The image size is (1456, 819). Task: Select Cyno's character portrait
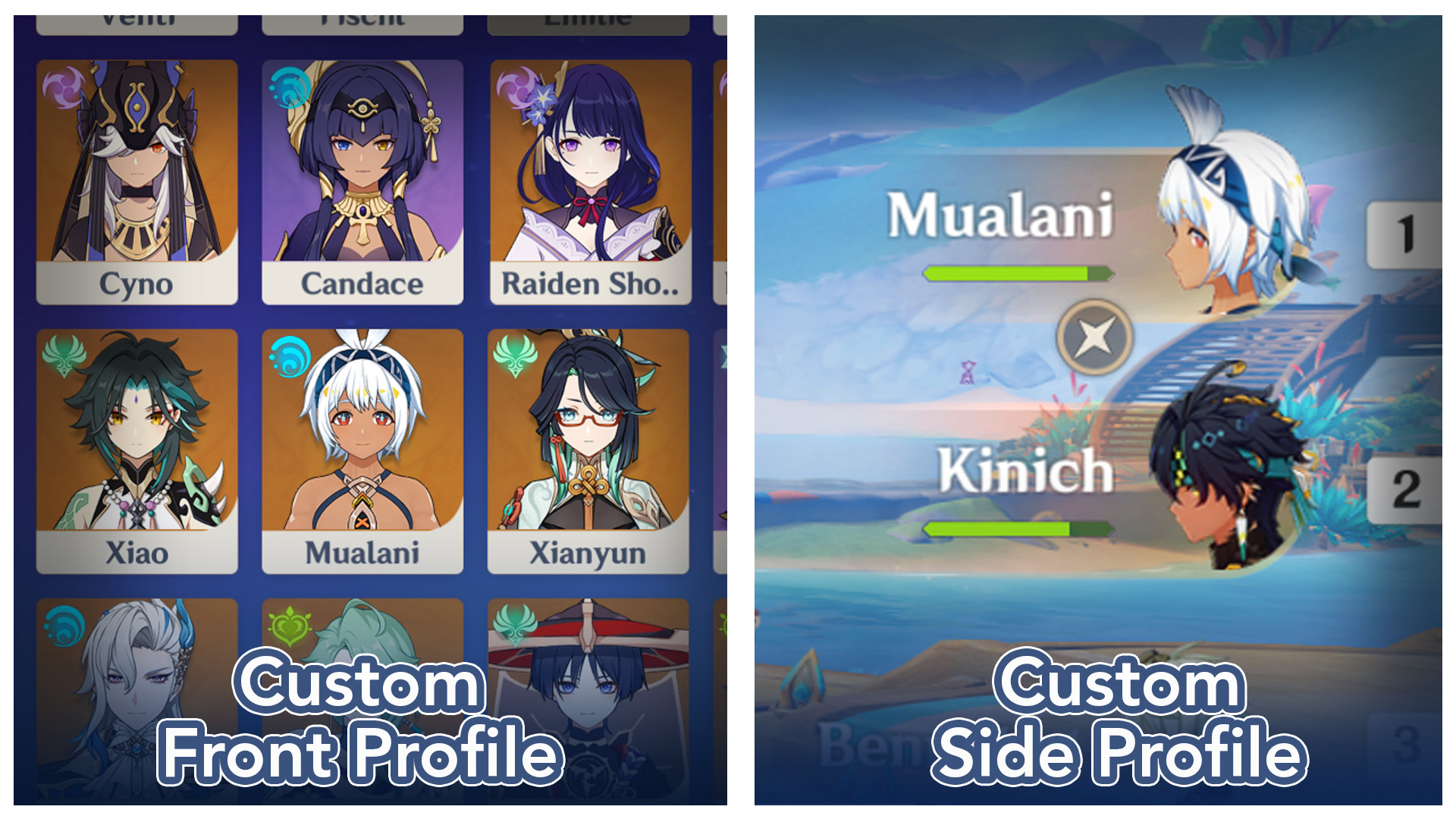[x=135, y=167]
